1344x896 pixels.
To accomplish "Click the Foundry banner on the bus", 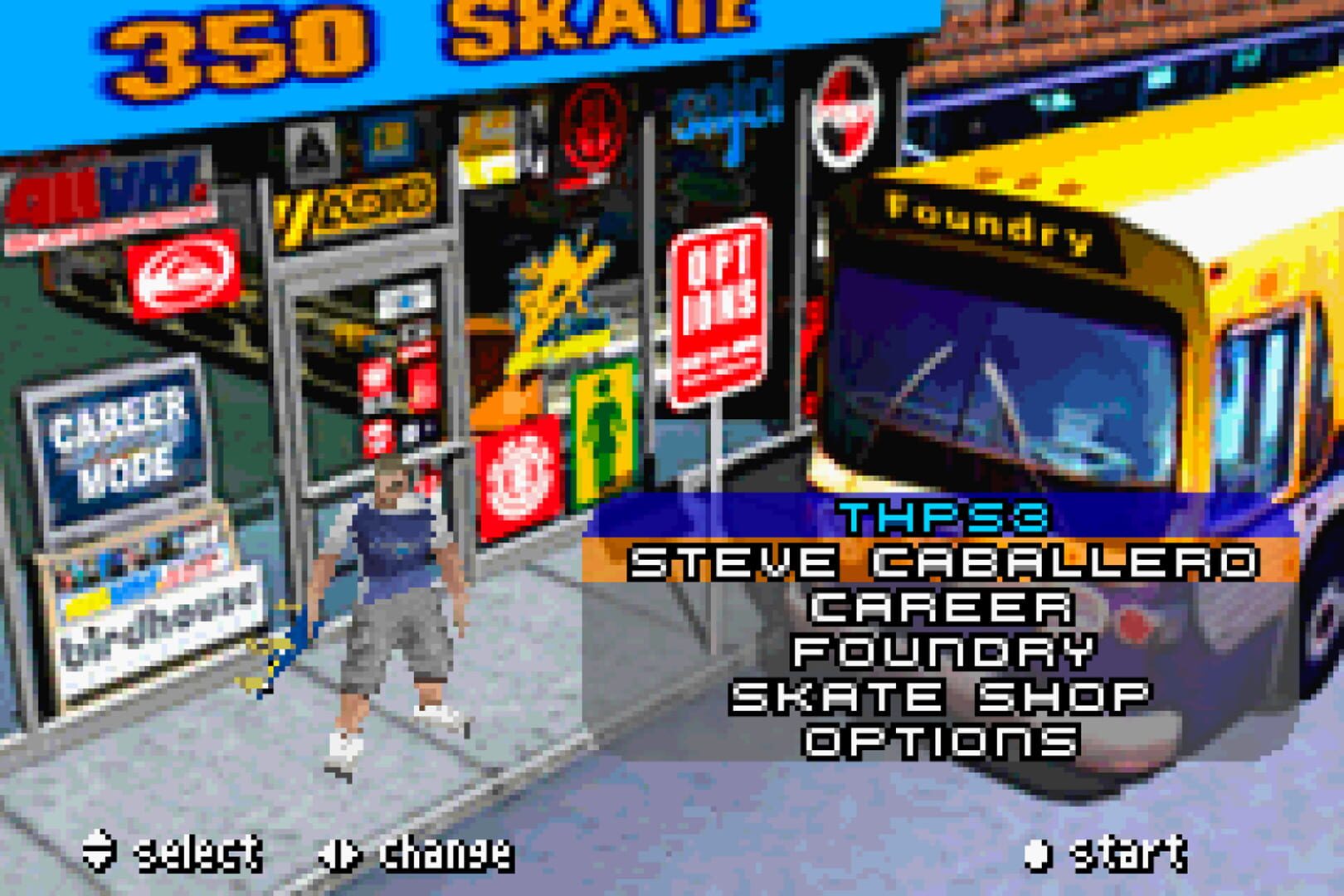I will tap(989, 217).
